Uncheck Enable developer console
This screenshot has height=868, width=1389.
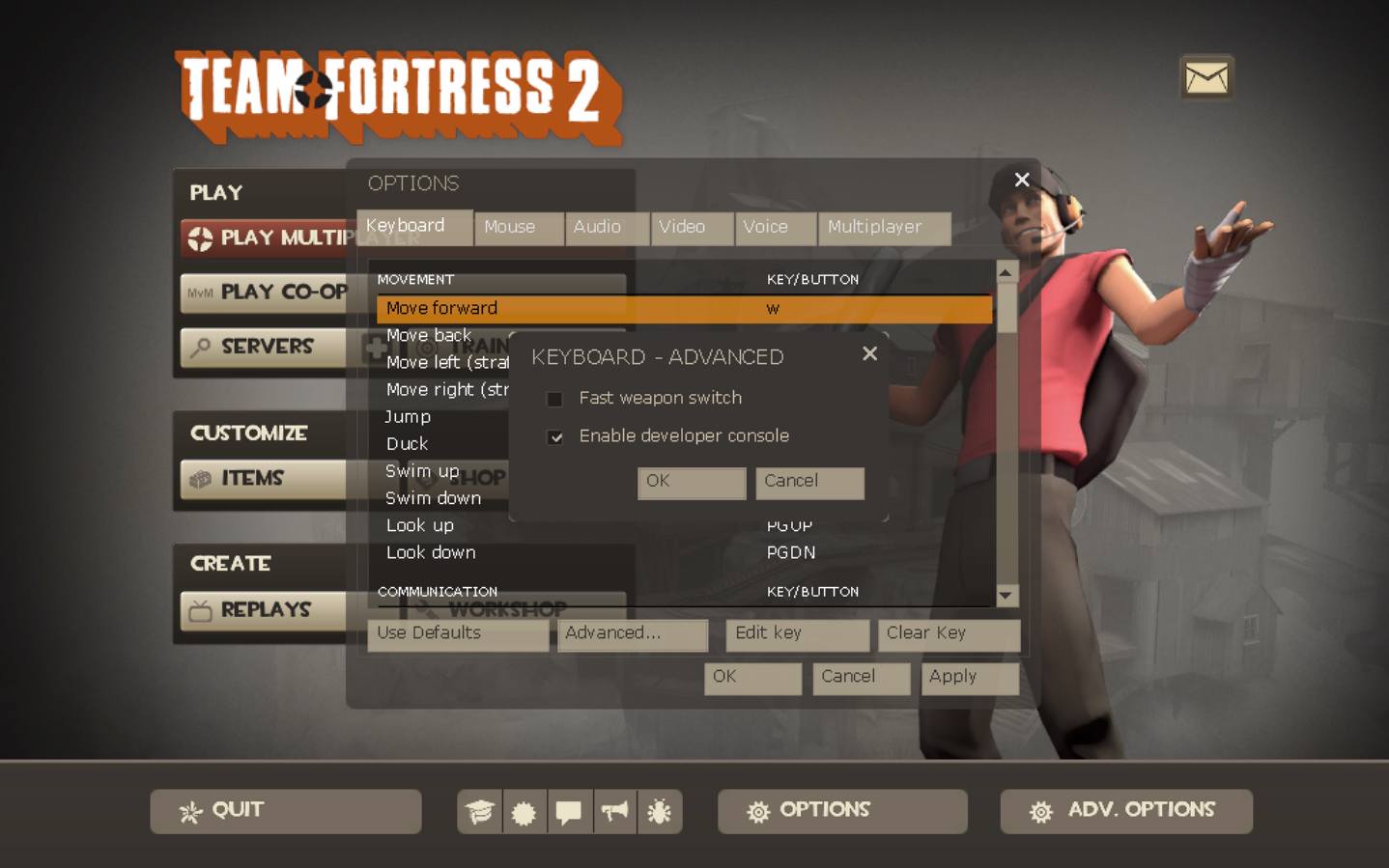point(555,437)
